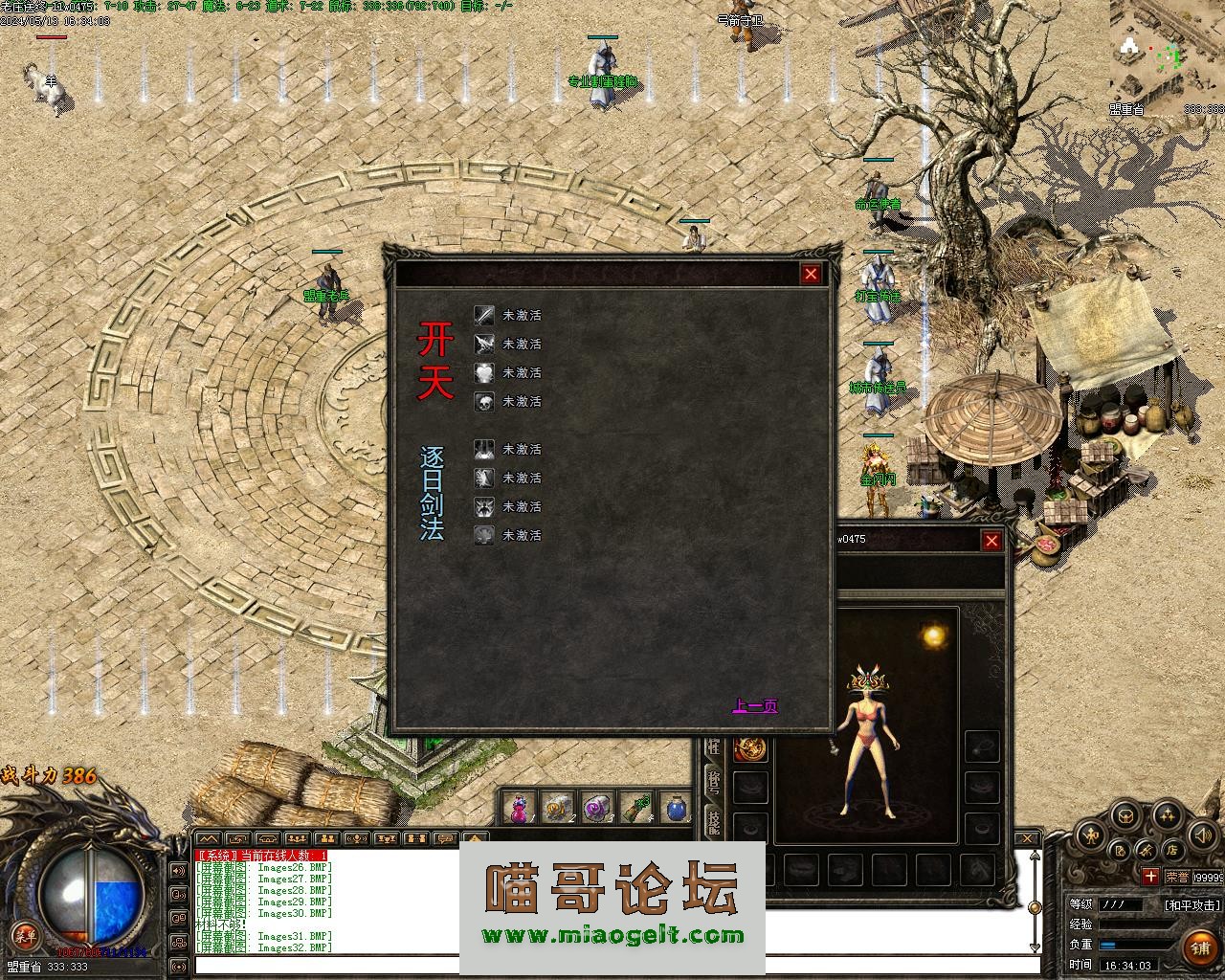
Task: Click the red plus button beside 荣誉
Action: [x=1150, y=876]
